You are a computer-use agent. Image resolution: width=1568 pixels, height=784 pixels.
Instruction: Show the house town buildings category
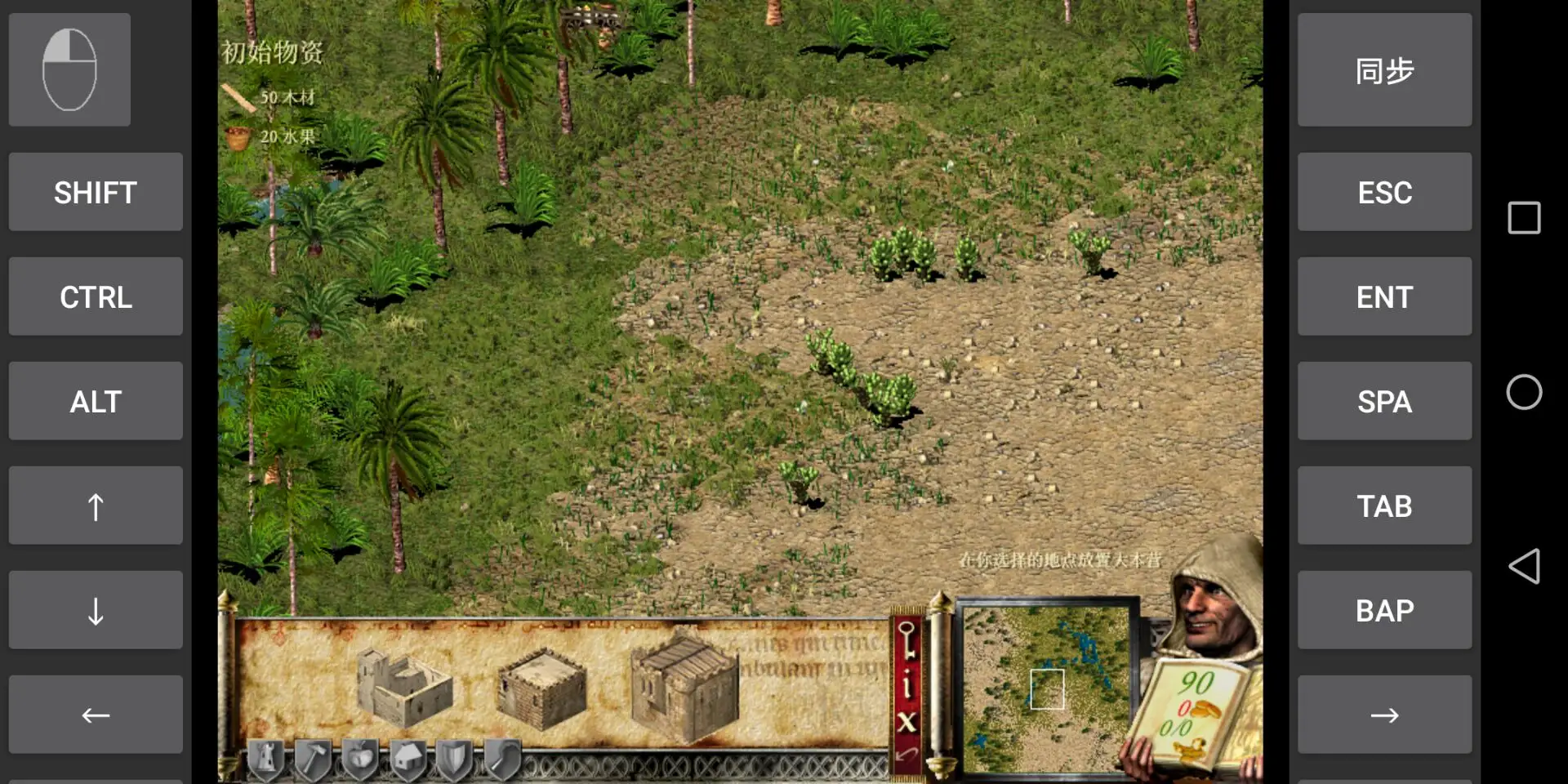point(408,759)
